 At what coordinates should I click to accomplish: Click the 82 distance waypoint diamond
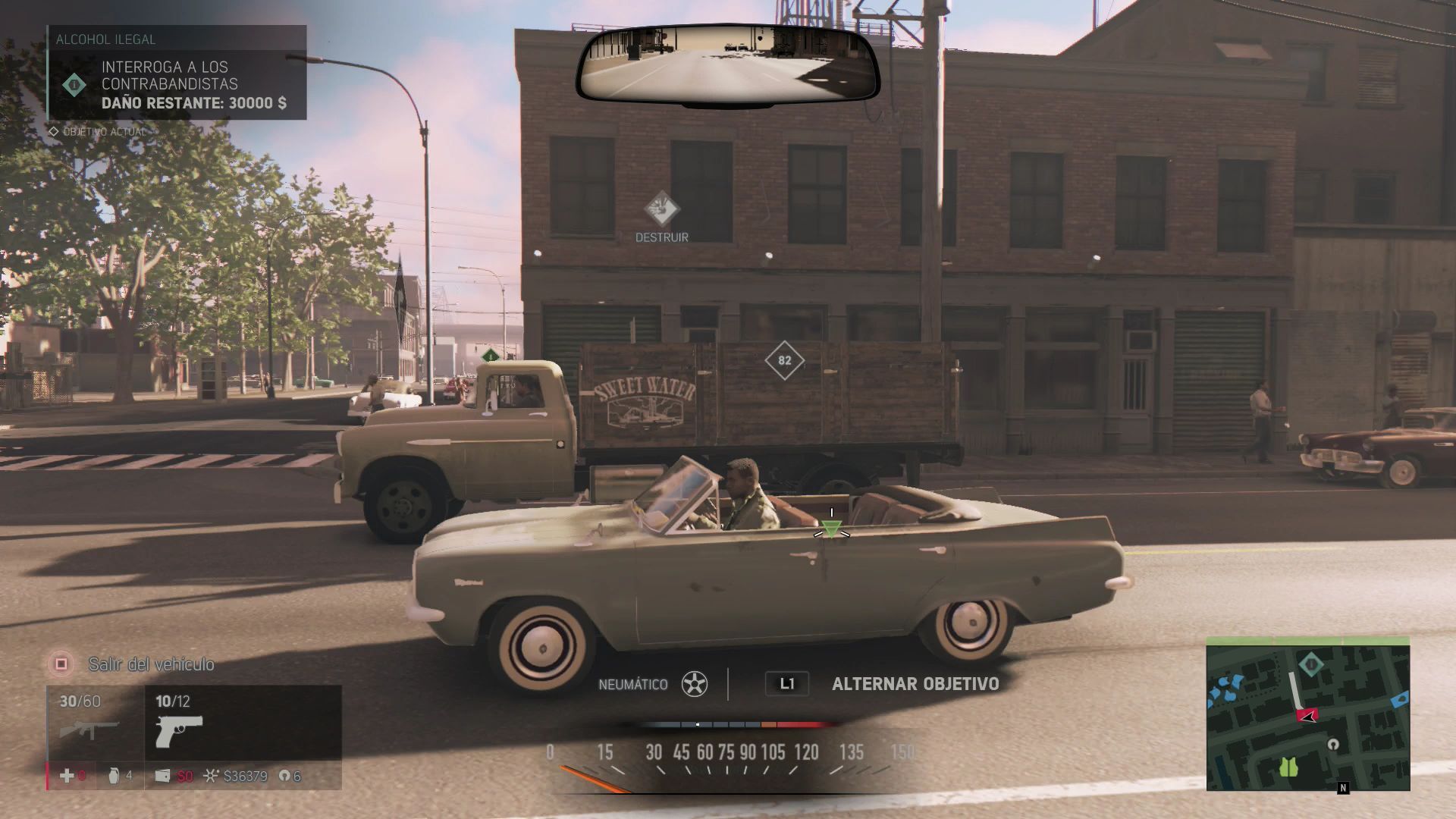(784, 360)
